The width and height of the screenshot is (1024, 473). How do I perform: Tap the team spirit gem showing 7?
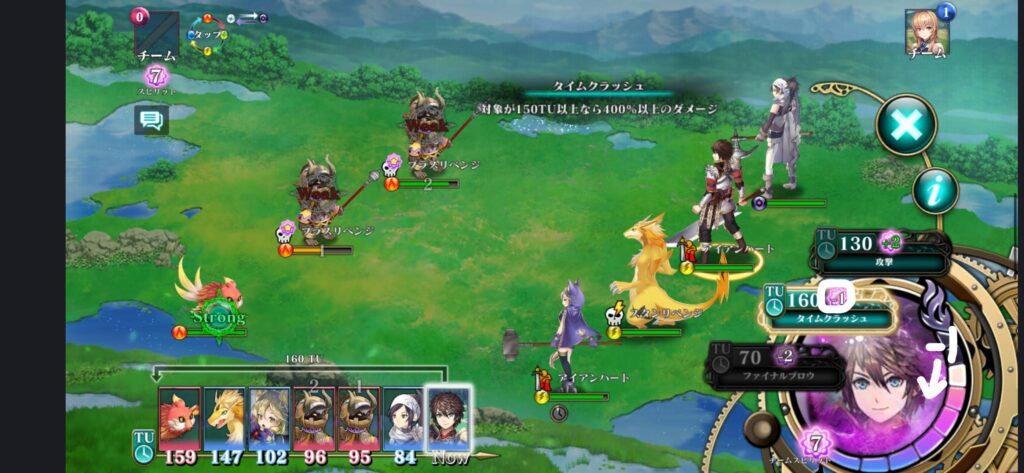tap(816, 443)
